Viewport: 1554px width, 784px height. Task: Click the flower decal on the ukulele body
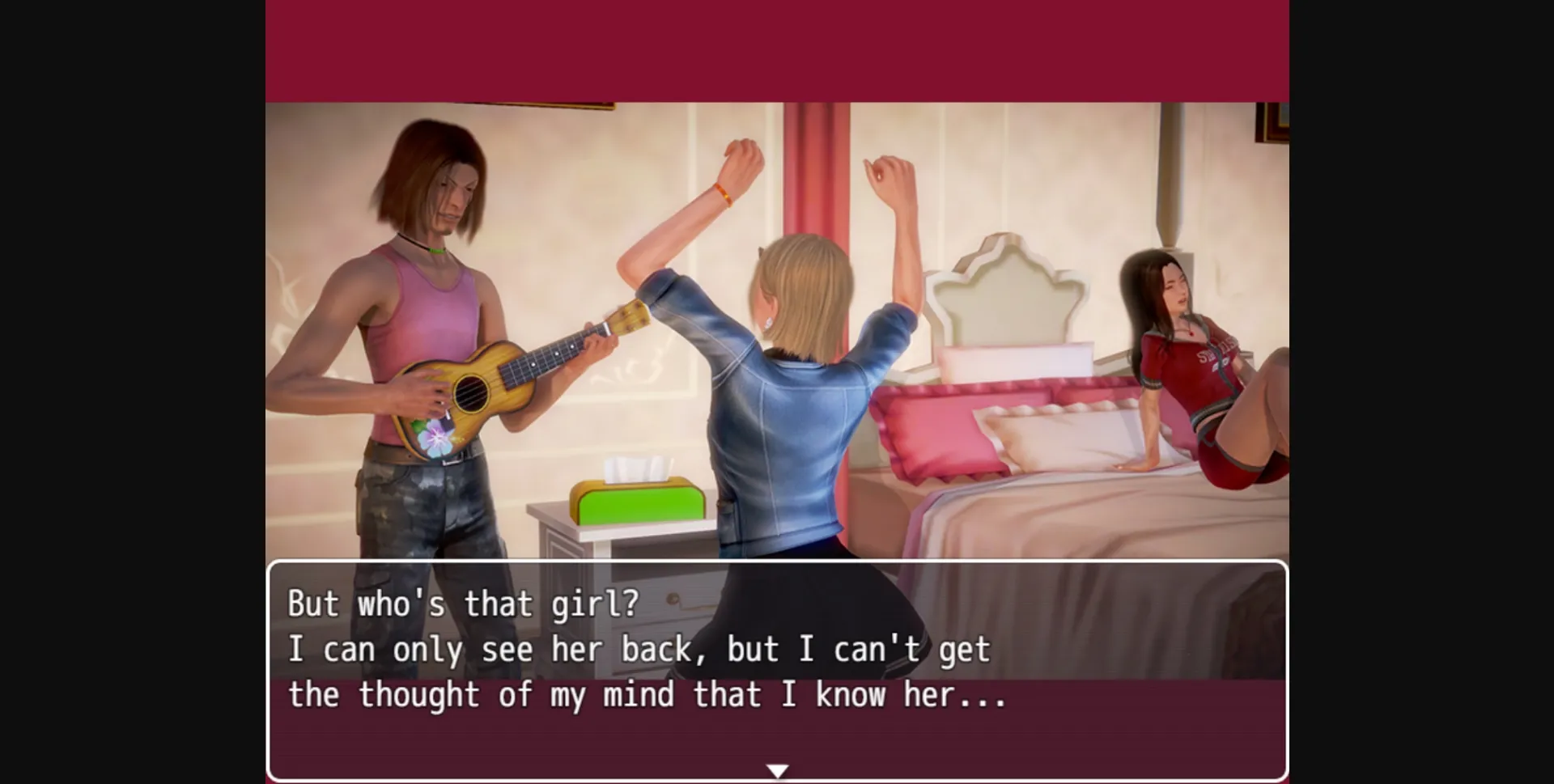pyautogui.click(x=433, y=438)
